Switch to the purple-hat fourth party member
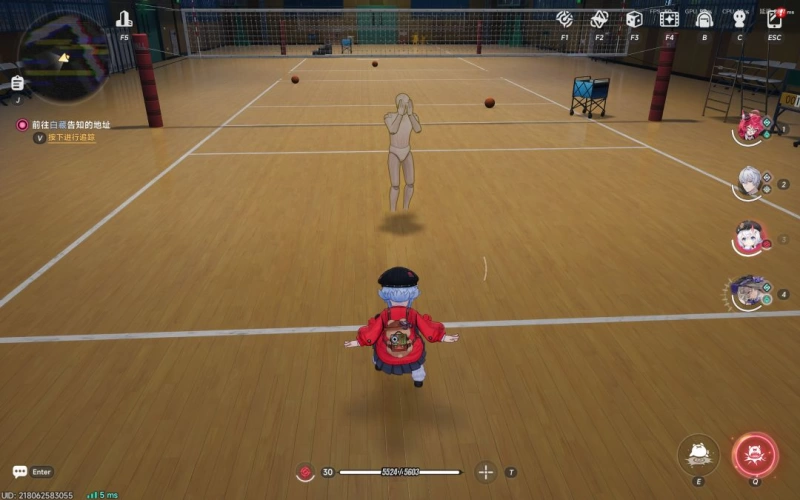 tap(749, 293)
